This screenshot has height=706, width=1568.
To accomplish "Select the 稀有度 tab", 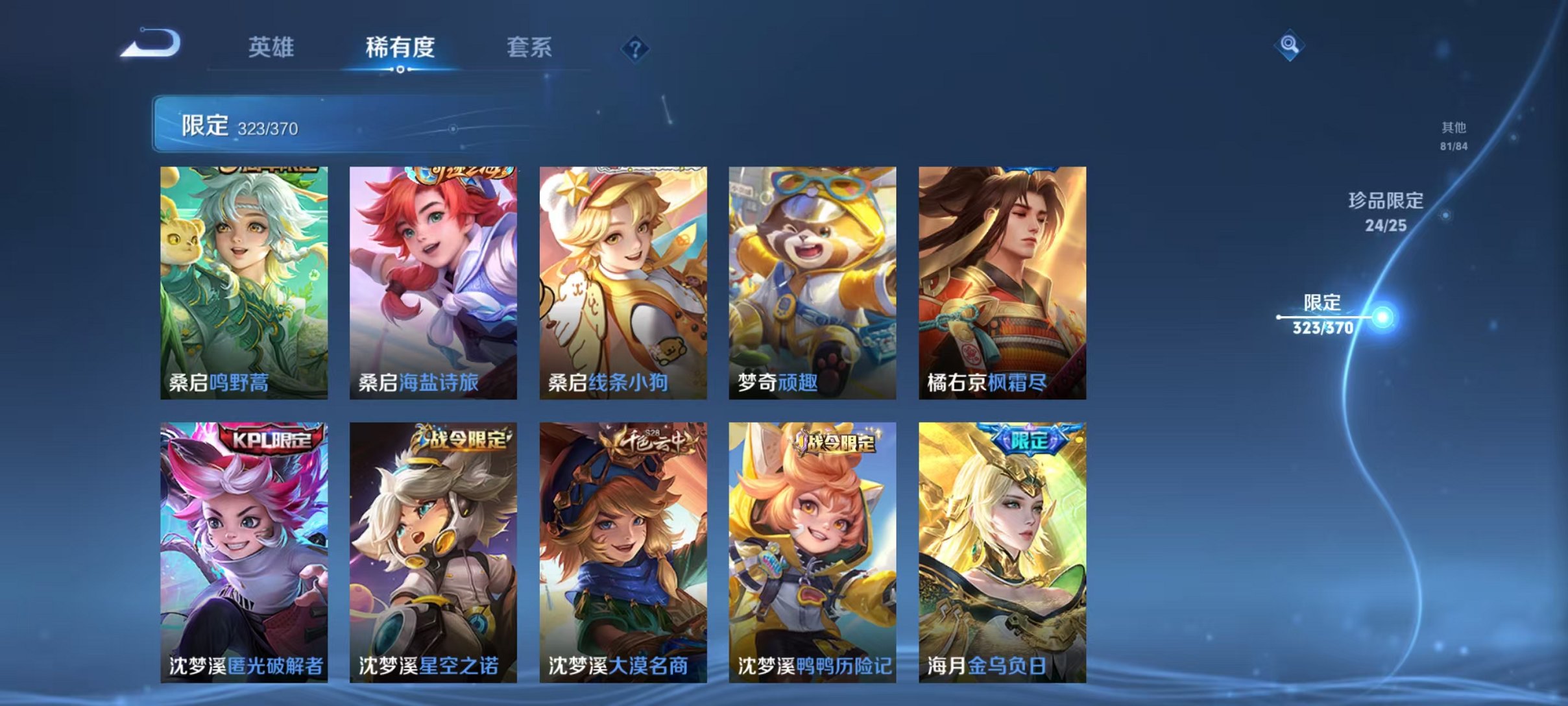I will click(x=400, y=48).
